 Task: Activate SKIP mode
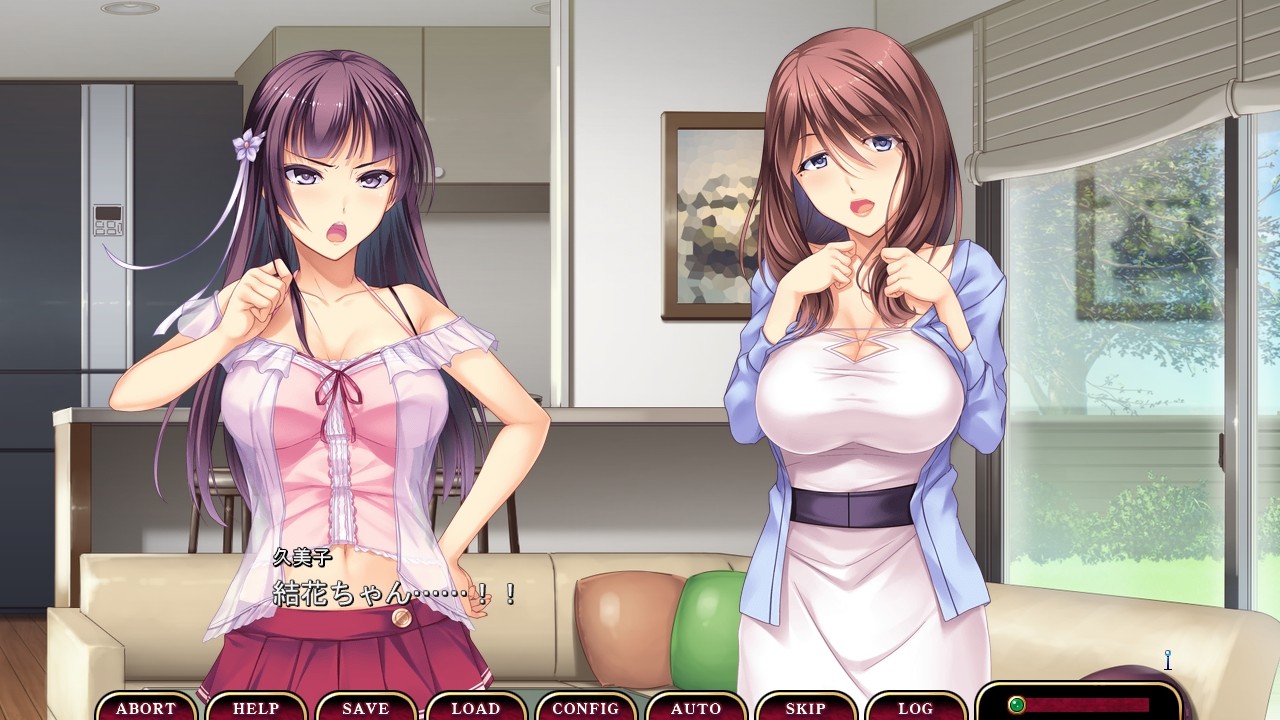point(806,708)
